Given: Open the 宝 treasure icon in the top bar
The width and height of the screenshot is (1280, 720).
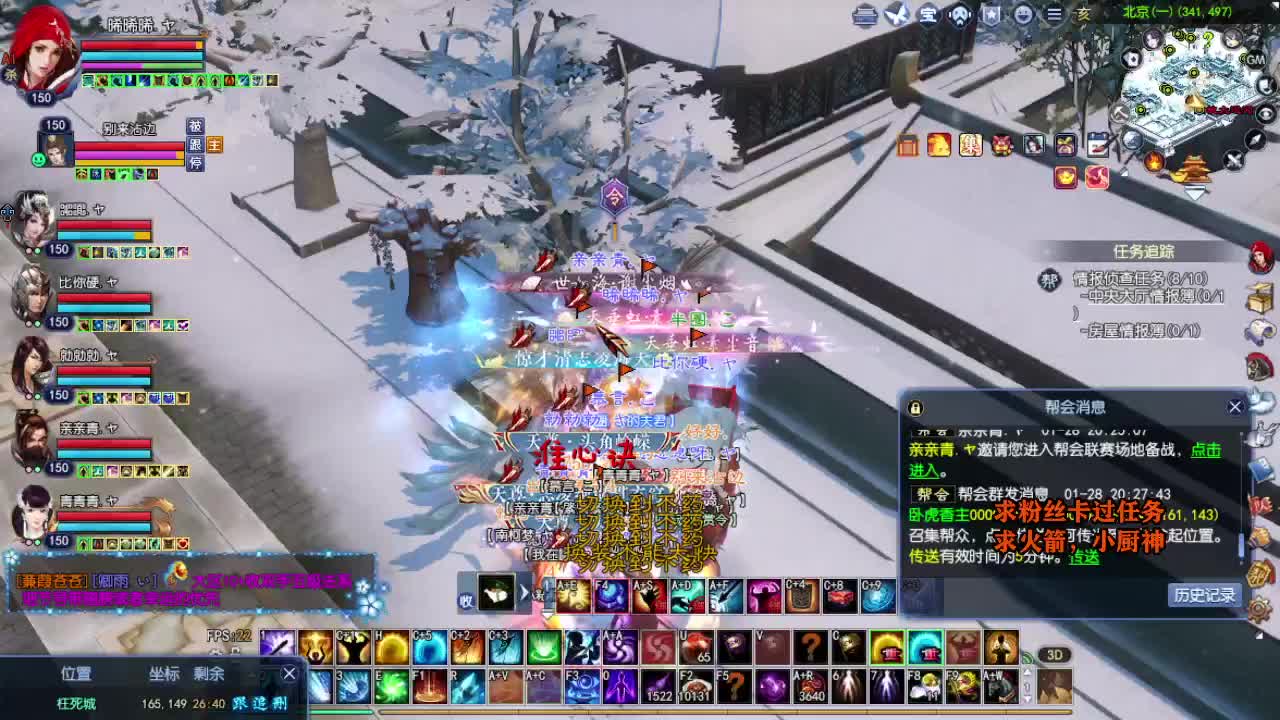Looking at the screenshot, I should click(927, 14).
